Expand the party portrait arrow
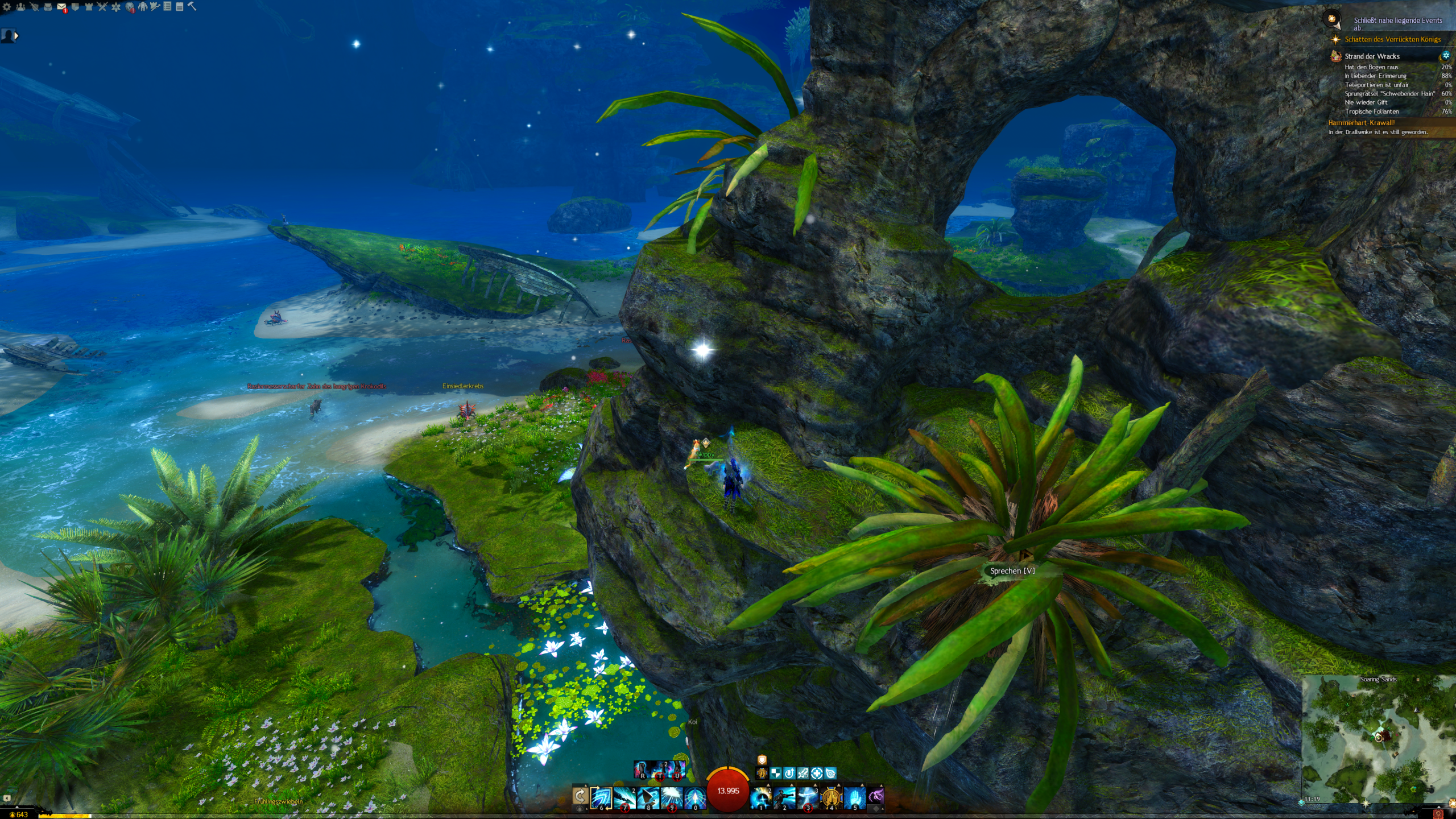 pos(16,36)
